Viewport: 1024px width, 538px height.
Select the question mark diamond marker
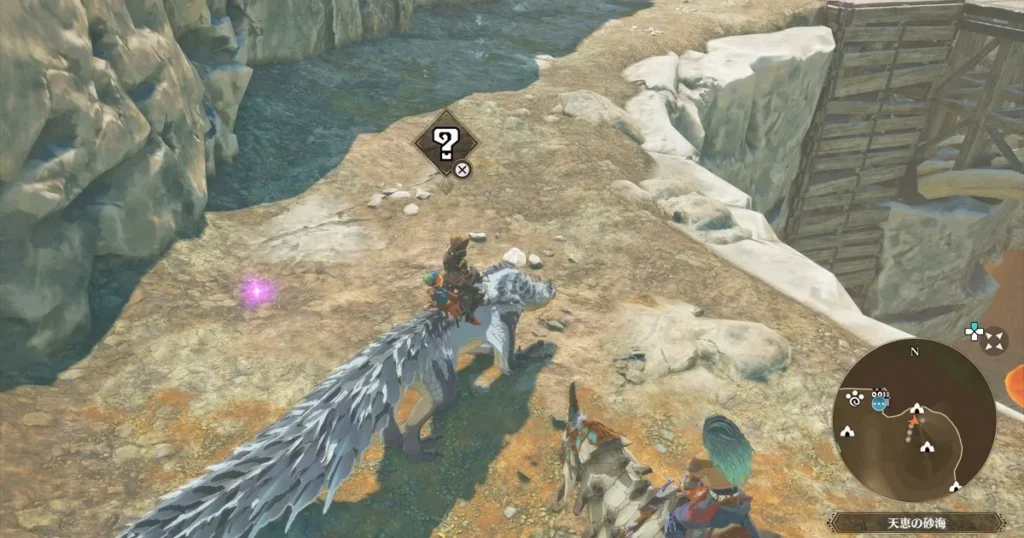pyautogui.click(x=445, y=143)
